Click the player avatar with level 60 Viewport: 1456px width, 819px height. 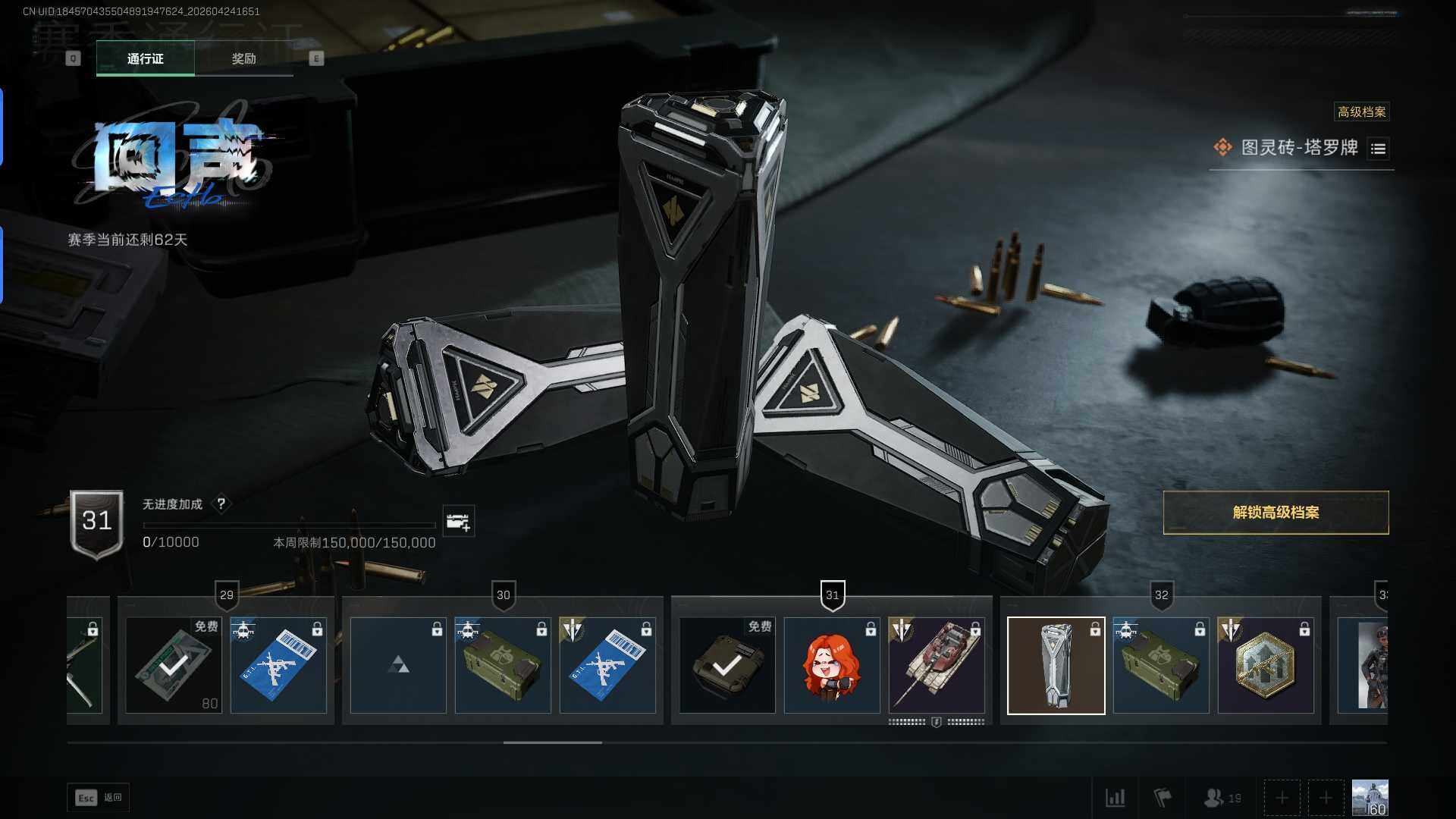(1370, 798)
